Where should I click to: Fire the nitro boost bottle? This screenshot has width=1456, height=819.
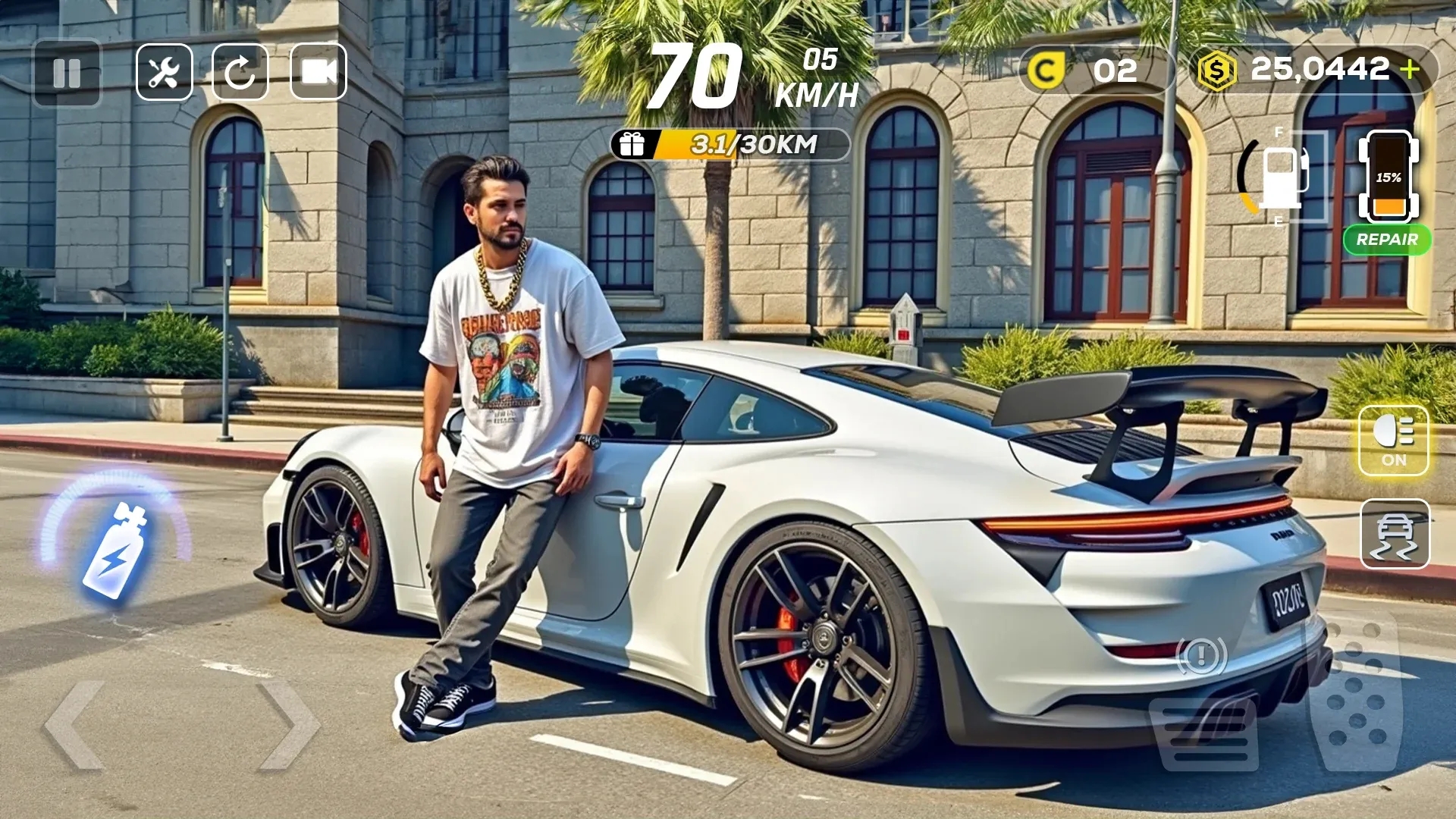click(x=115, y=549)
